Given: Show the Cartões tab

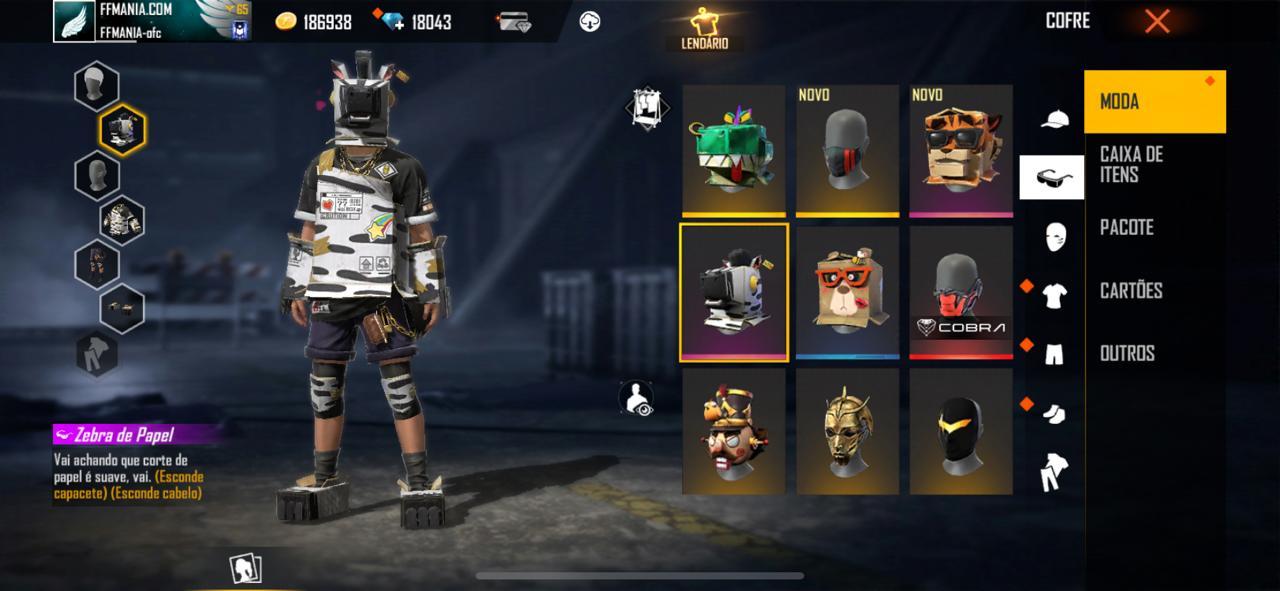Looking at the screenshot, I should point(1155,291).
